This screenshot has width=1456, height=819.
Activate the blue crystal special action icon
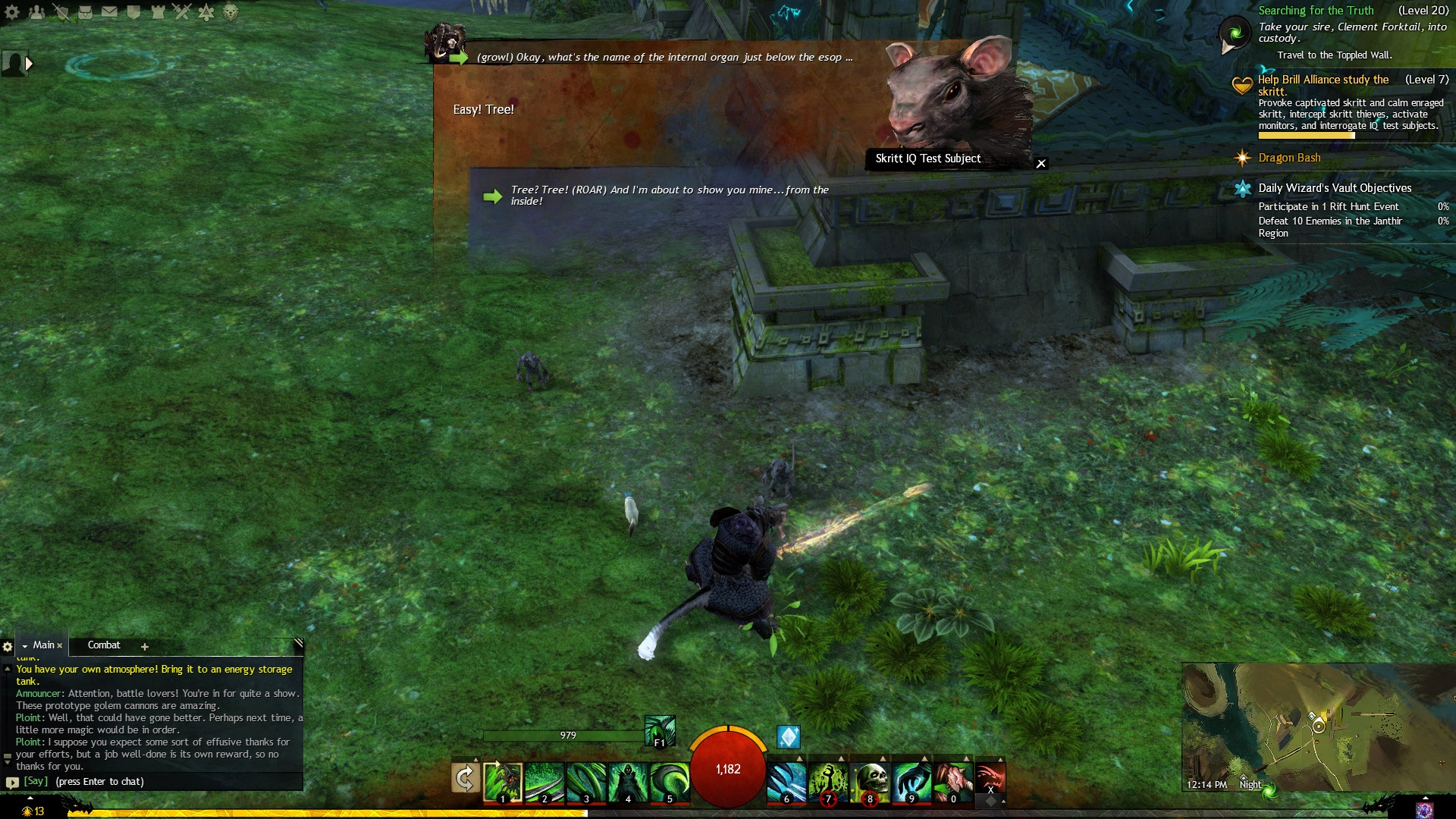789,736
